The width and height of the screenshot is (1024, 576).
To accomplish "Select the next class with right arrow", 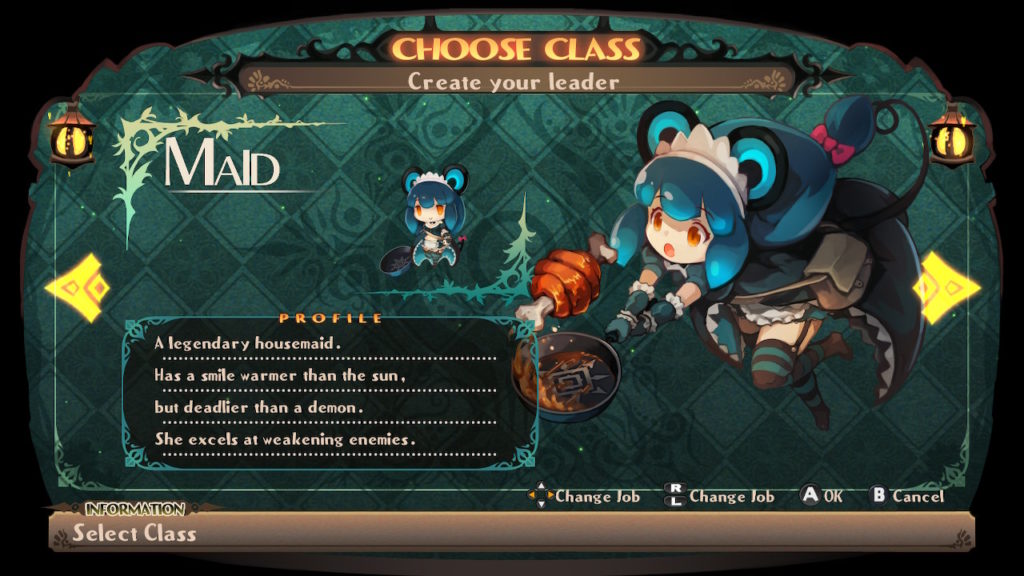I will [x=946, y=287].
